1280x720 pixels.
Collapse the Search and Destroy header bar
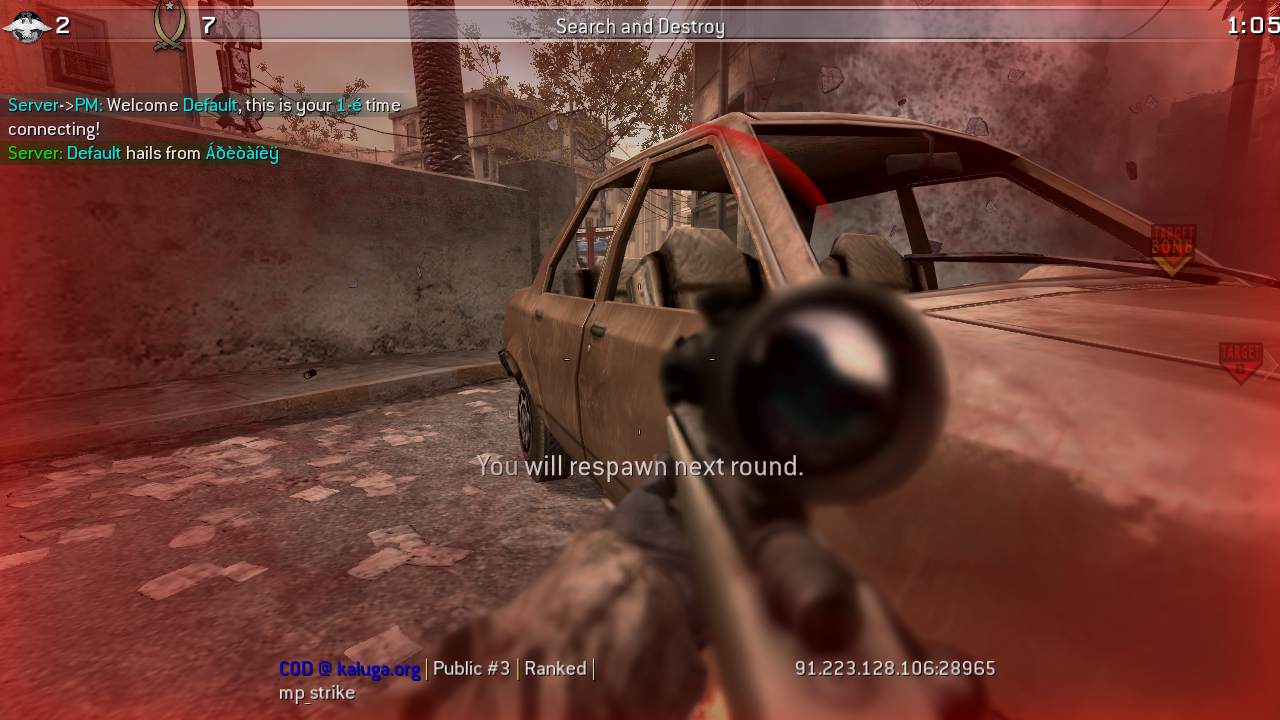(640, 27)
